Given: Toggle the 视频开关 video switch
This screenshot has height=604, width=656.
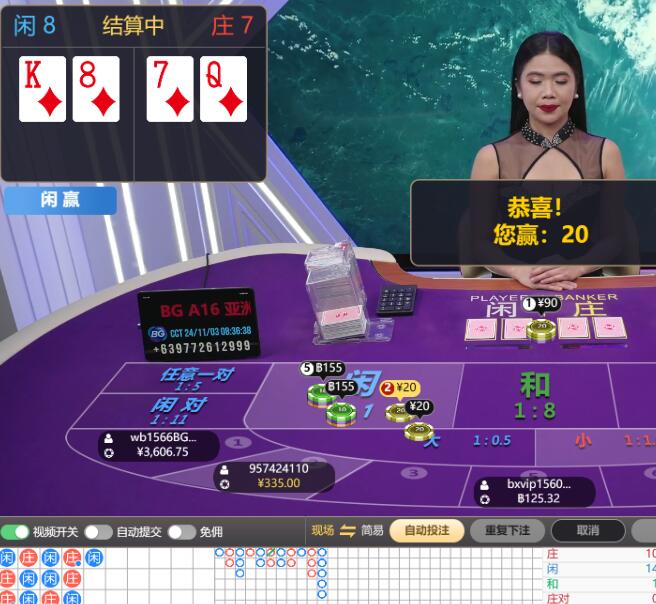Looking at the screenshot, I should click(x=15, y=532).
